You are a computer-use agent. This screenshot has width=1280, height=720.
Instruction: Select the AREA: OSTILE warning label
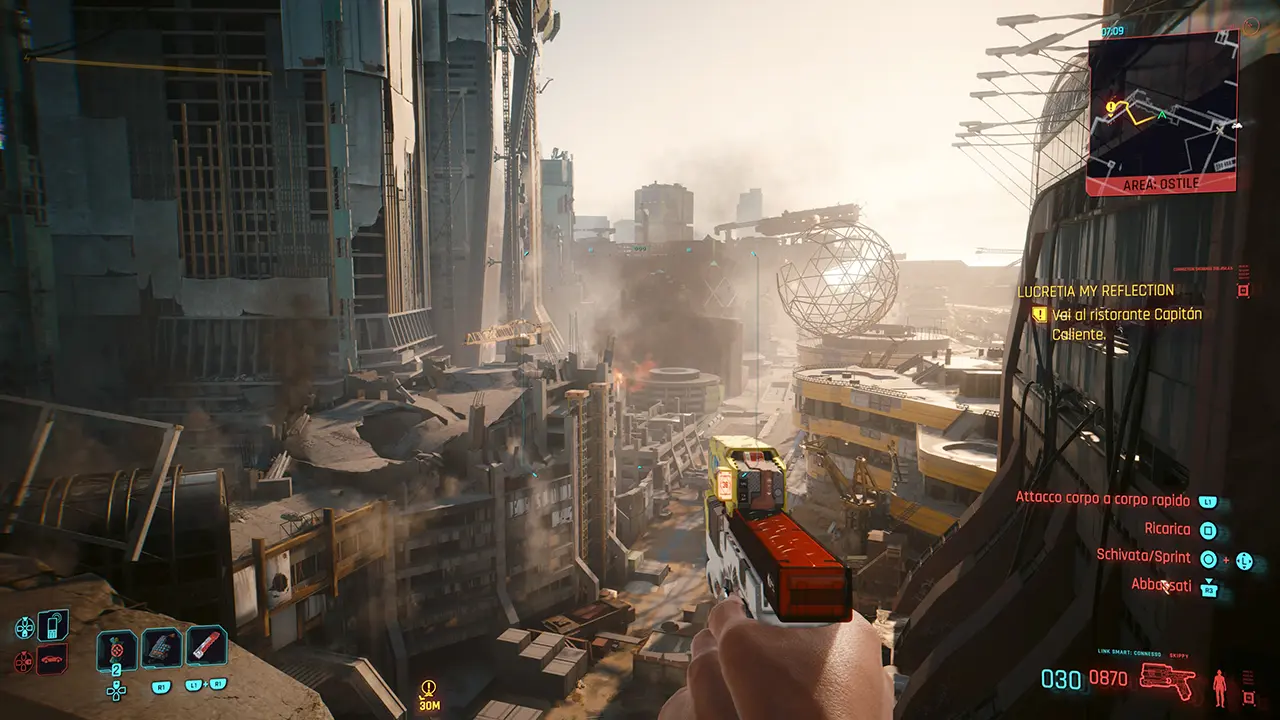coord(1160,183)
